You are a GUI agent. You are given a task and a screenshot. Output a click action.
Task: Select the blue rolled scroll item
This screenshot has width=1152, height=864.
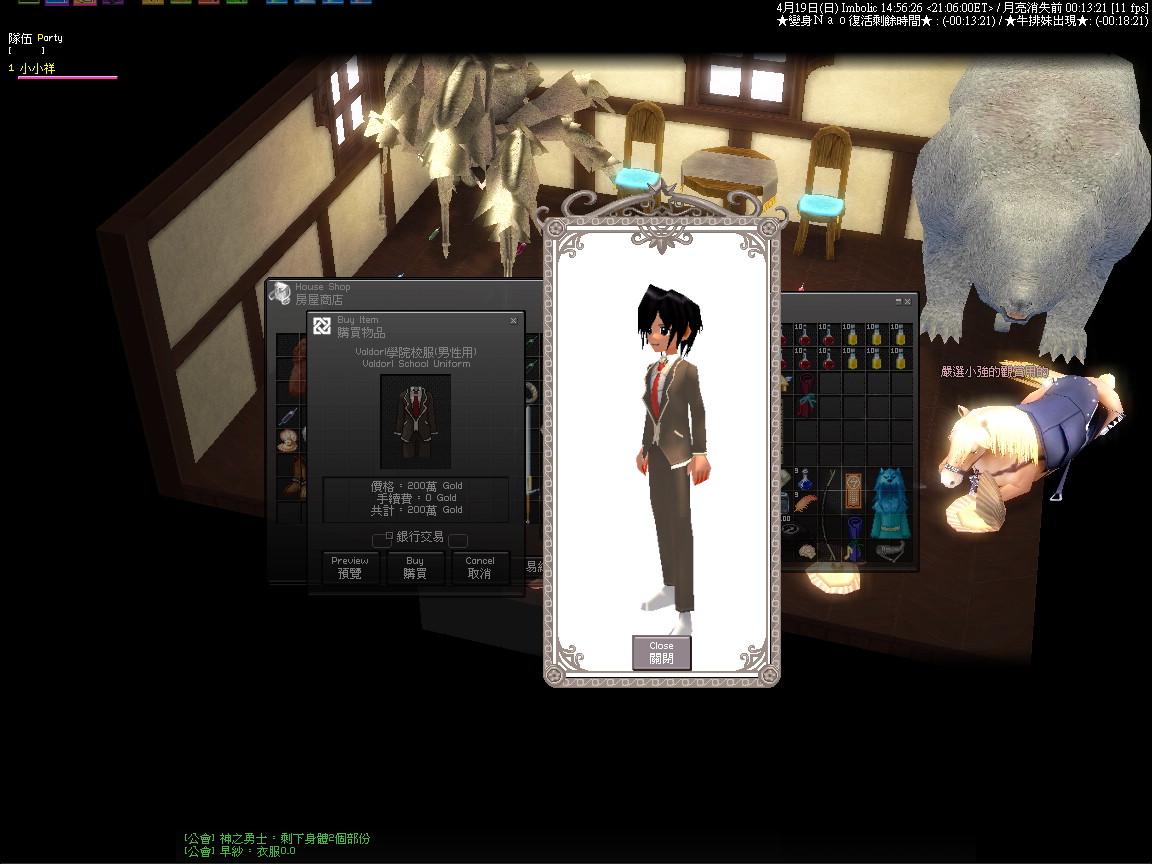[x=853, y=537]
